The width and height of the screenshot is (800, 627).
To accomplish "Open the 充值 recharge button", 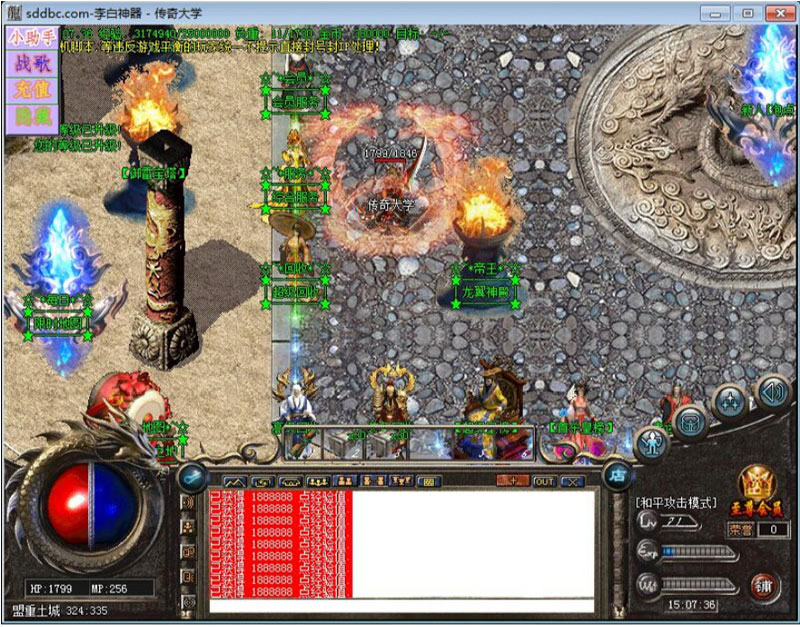I will [x=30, y=89].
